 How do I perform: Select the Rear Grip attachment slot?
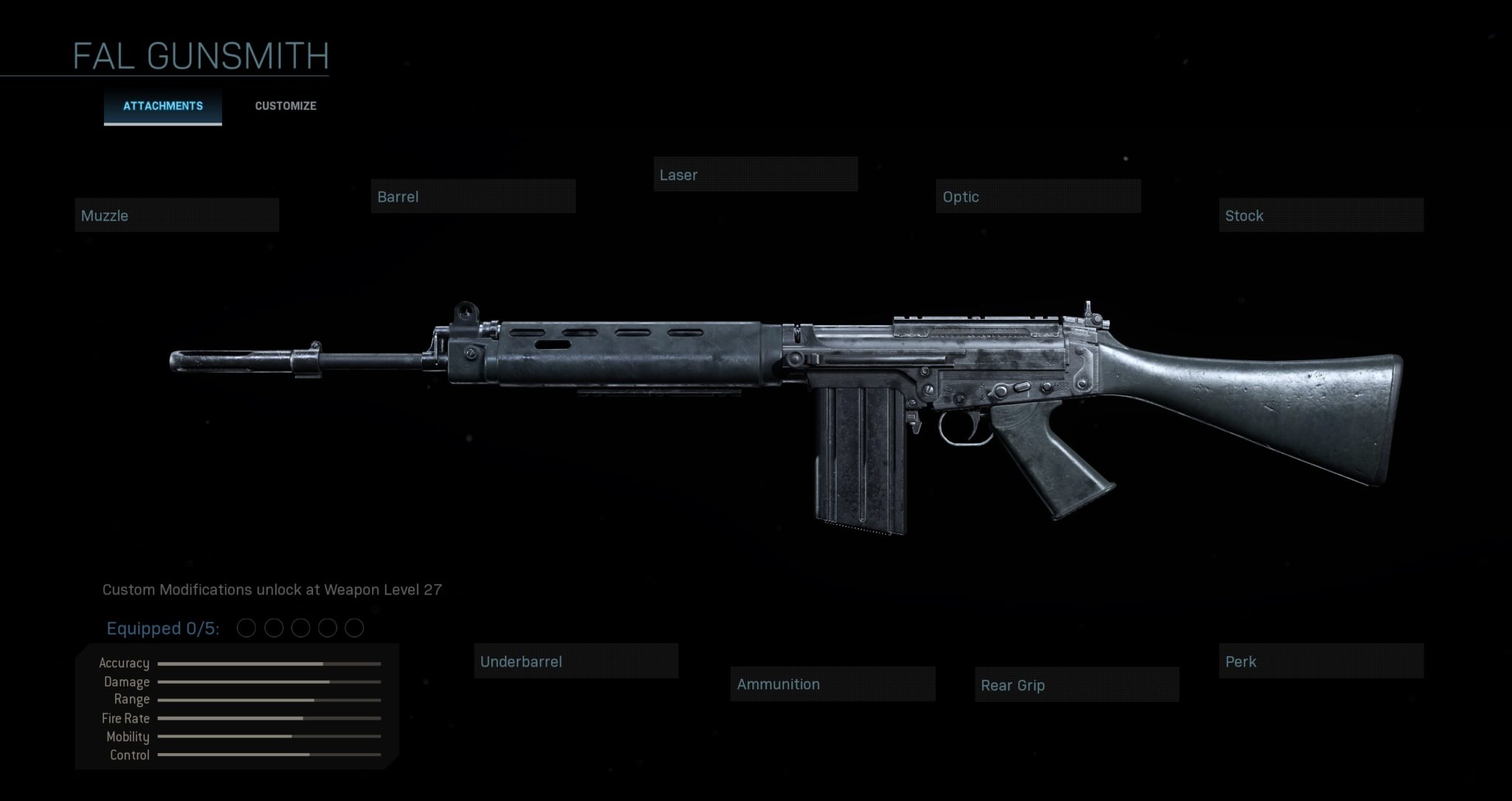coord(1076,685)
